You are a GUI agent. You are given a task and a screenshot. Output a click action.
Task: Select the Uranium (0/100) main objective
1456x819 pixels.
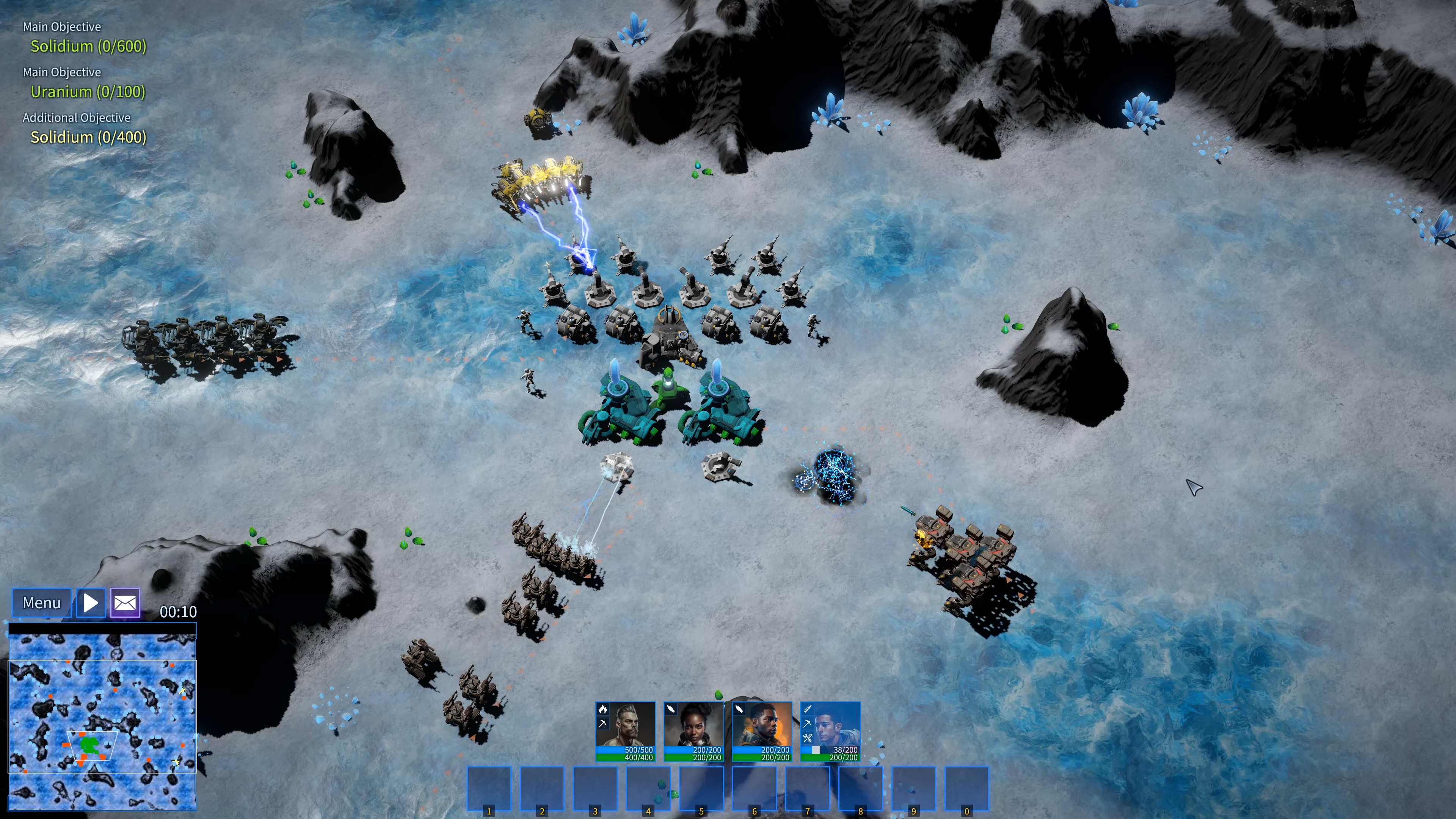coord(88,91)
